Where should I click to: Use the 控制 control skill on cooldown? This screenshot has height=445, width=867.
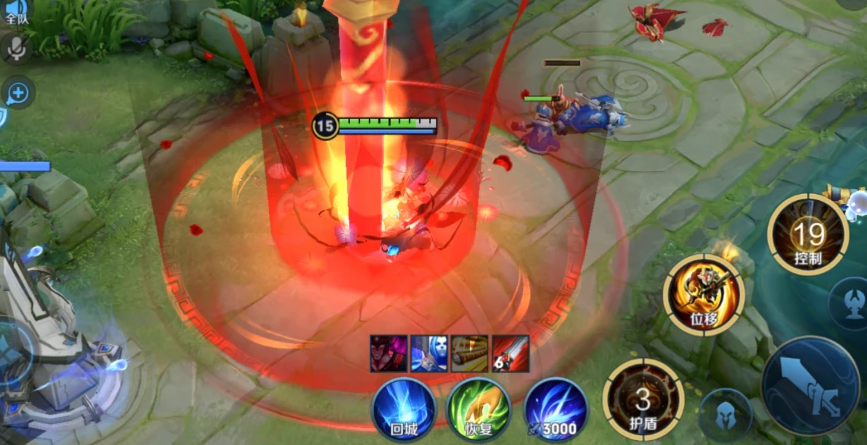808,235
